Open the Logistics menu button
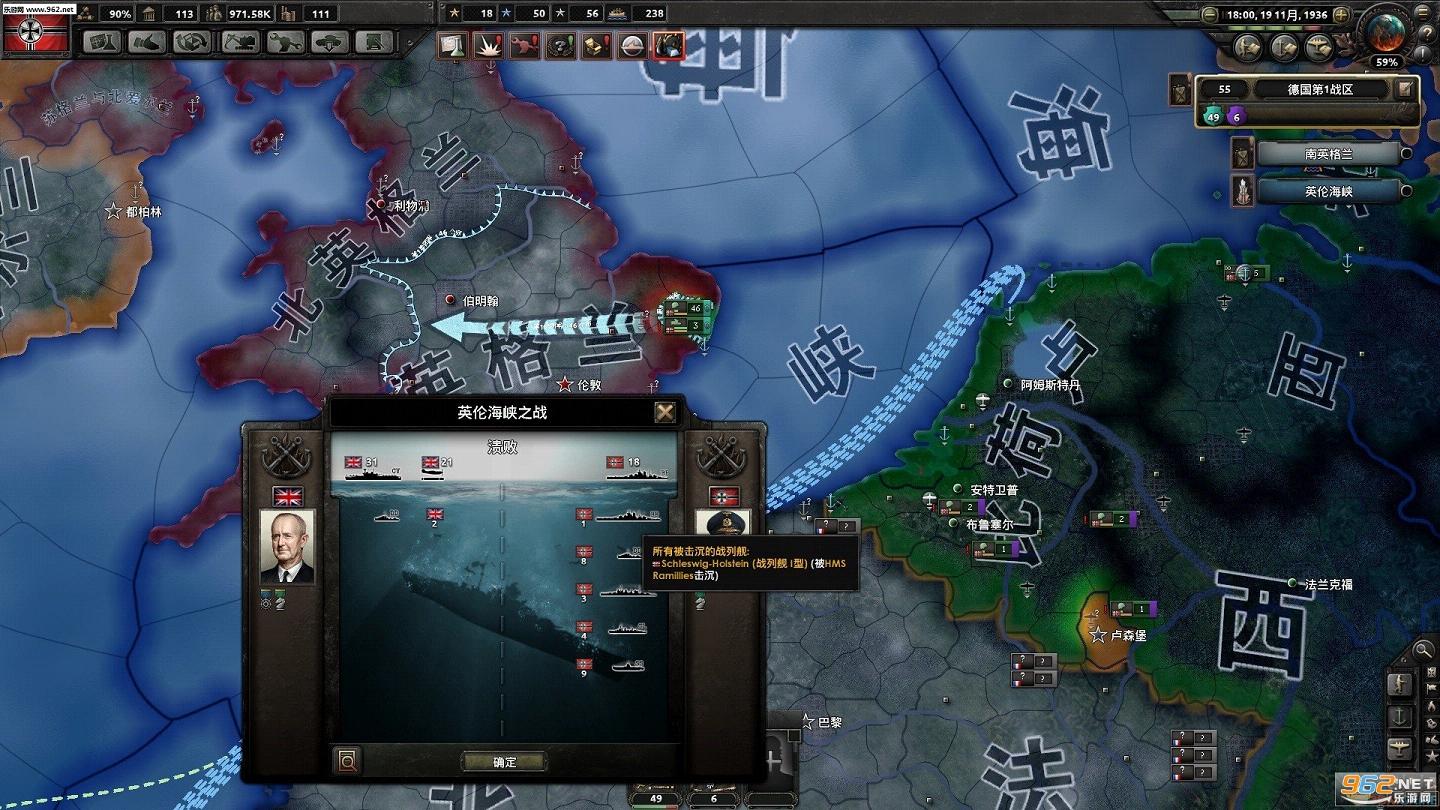This screenshot has width=1440, height=810. coord(374,42)
